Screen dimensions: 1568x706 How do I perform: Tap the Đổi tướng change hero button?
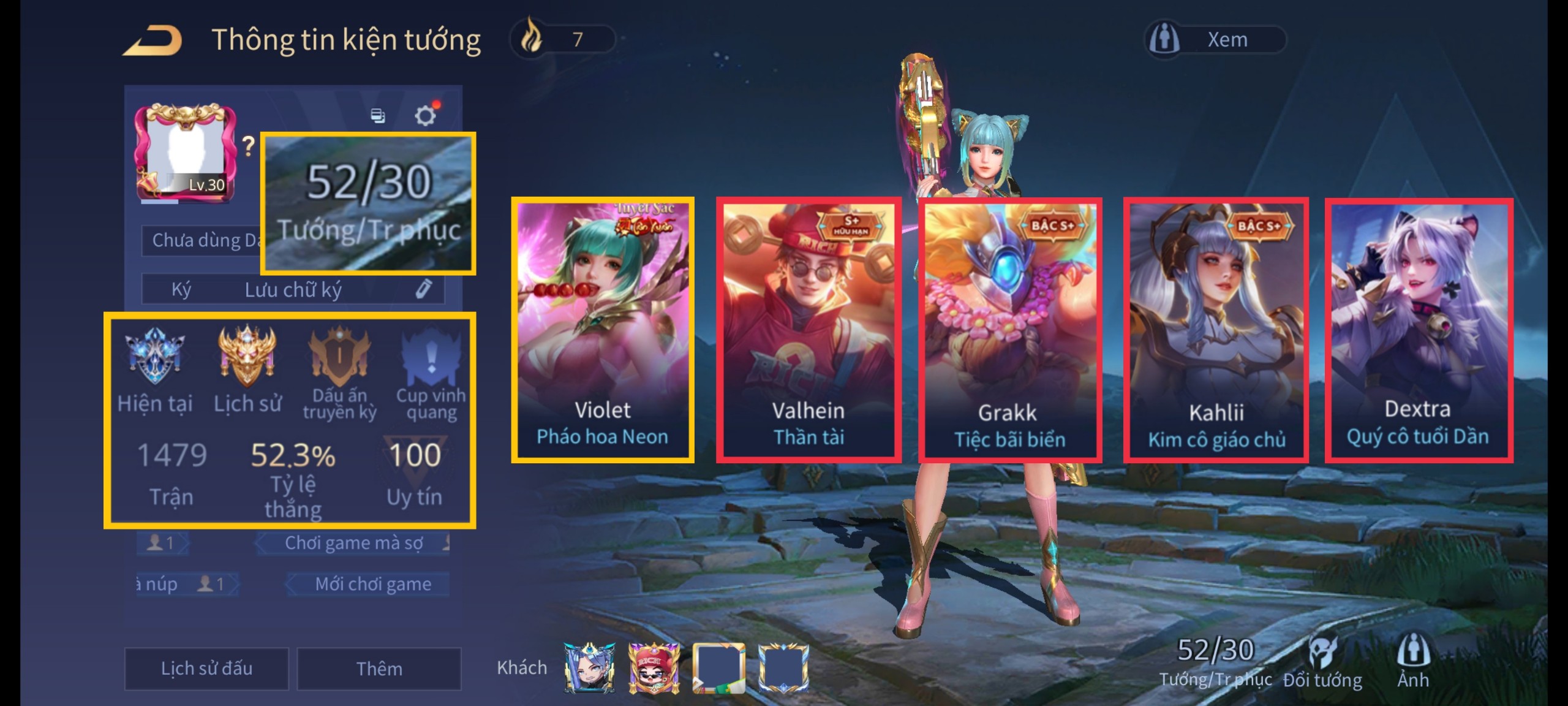[x=1323, y=663]
